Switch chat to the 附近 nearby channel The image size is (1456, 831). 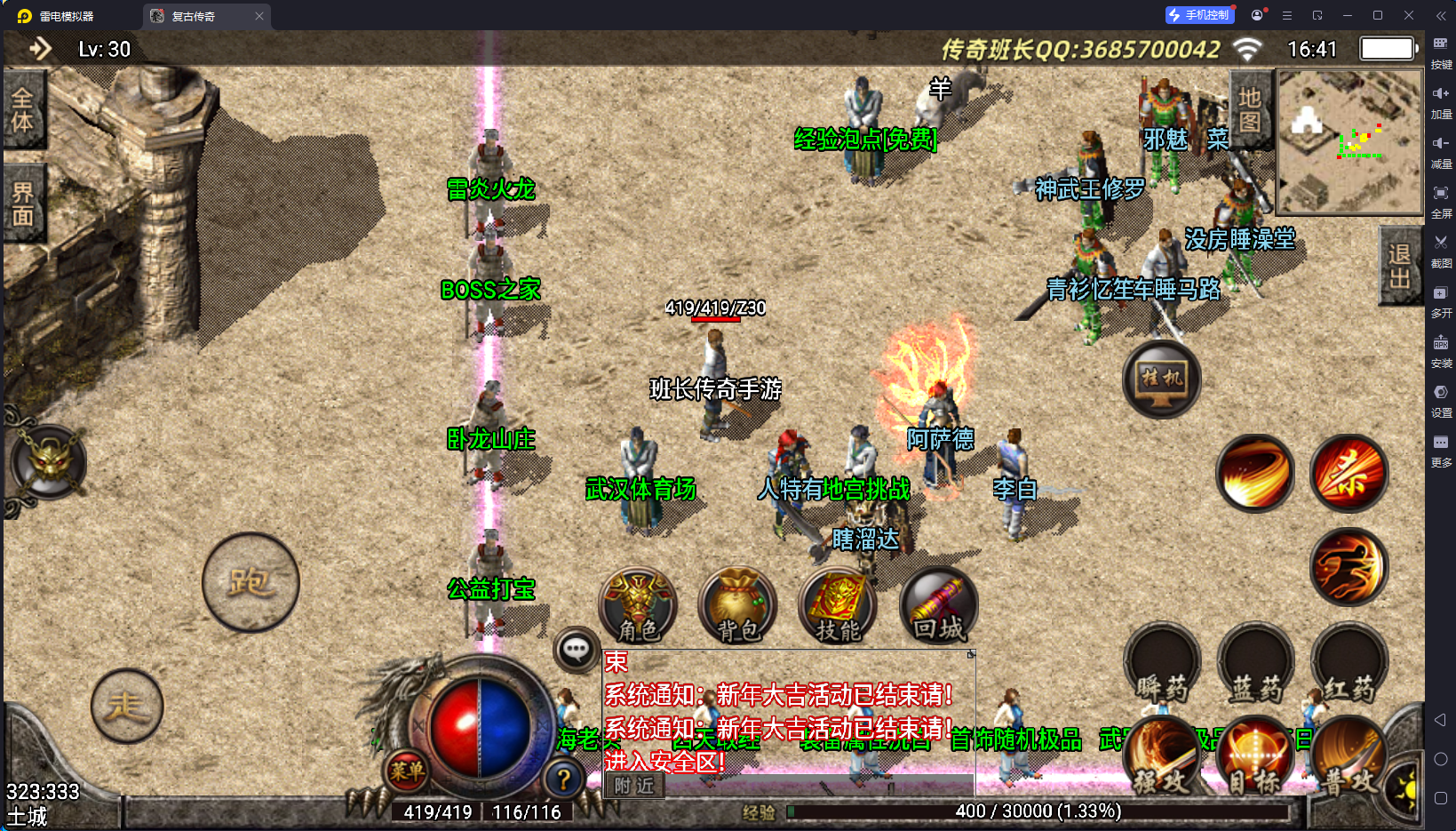click(x=634, y=786)
